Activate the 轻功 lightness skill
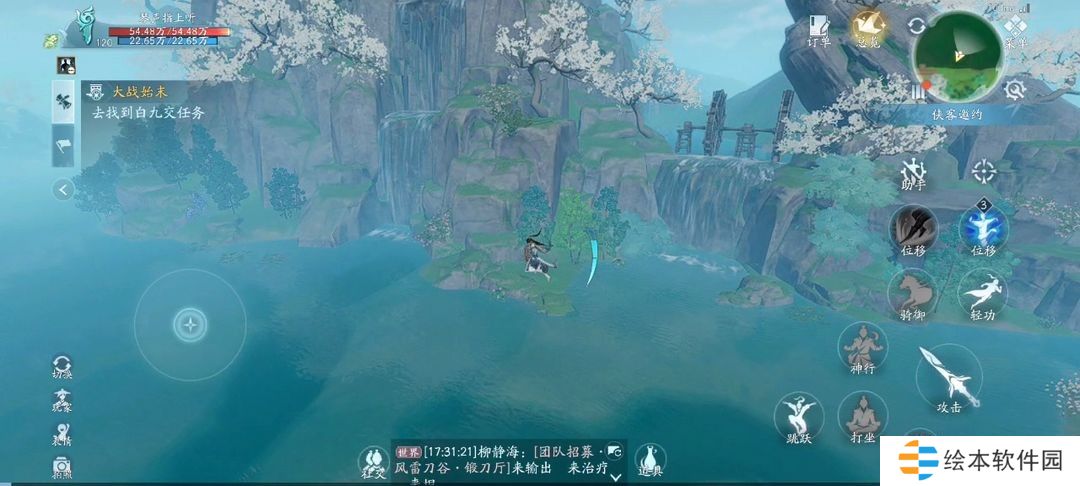The image size is (1080, 486). (x=983, y=294)
